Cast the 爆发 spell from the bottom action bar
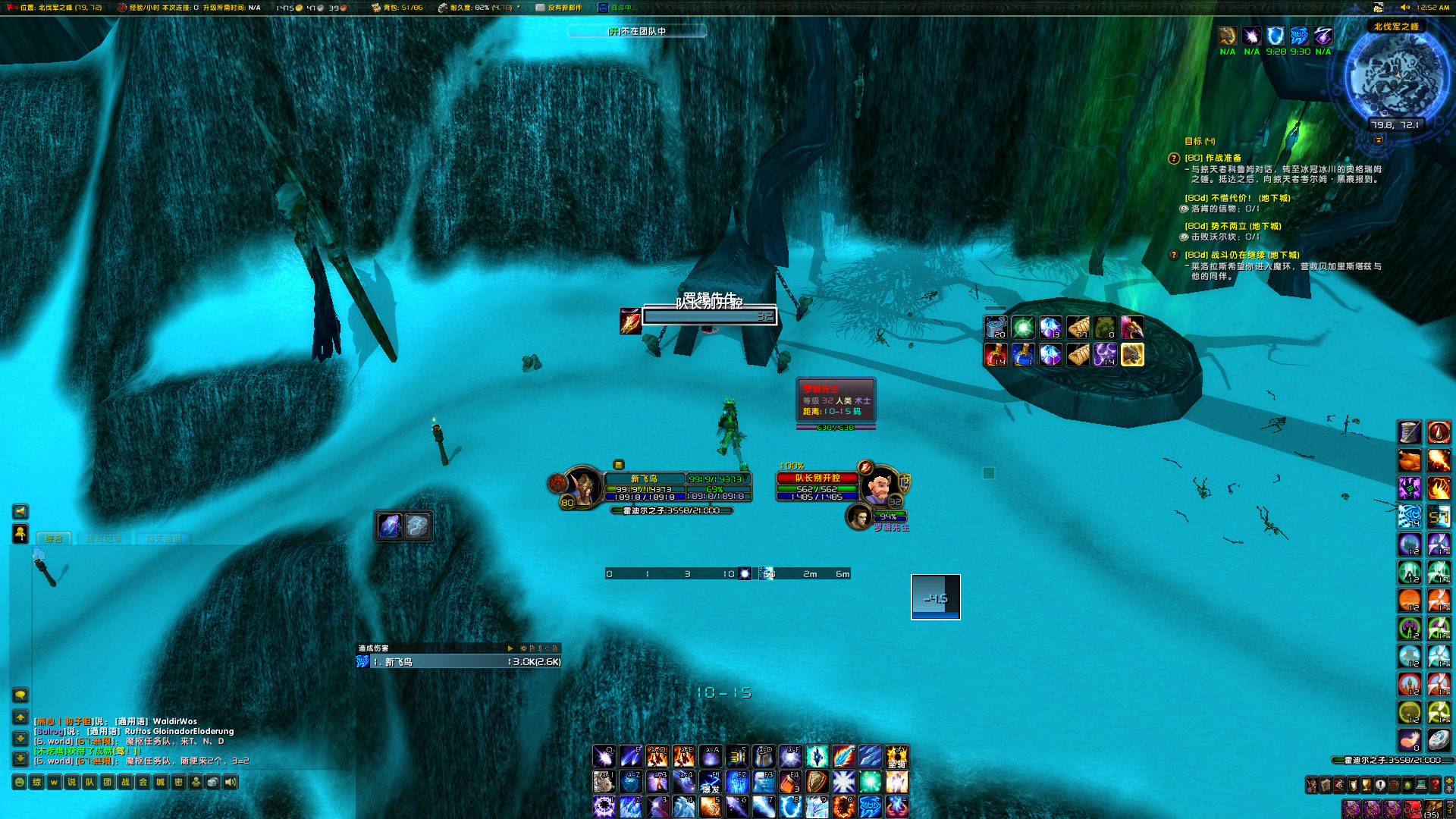Viewport: 1456px width, 819px height. (x=713, y=782)
